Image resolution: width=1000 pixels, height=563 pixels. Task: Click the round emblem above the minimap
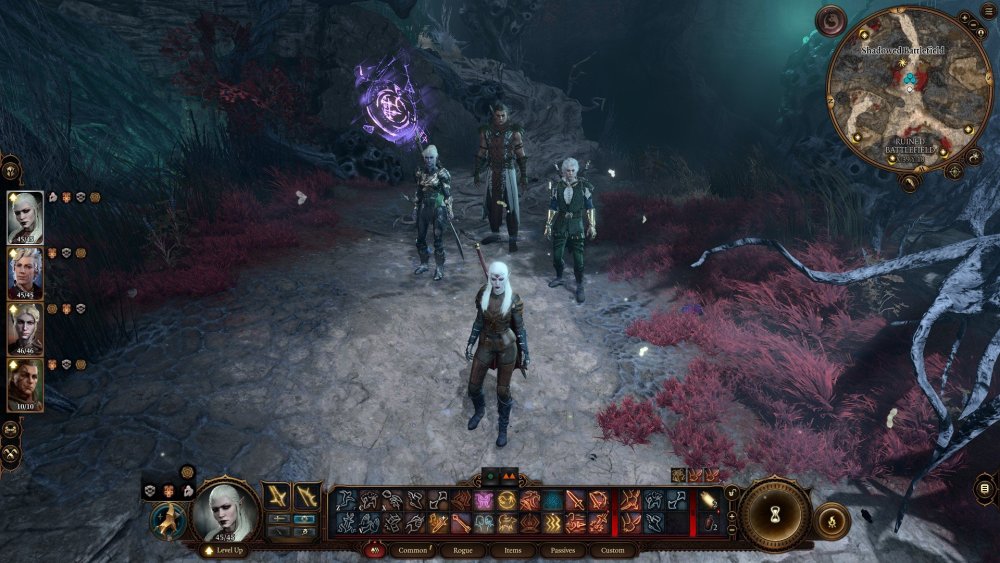[x=831, y=19]
